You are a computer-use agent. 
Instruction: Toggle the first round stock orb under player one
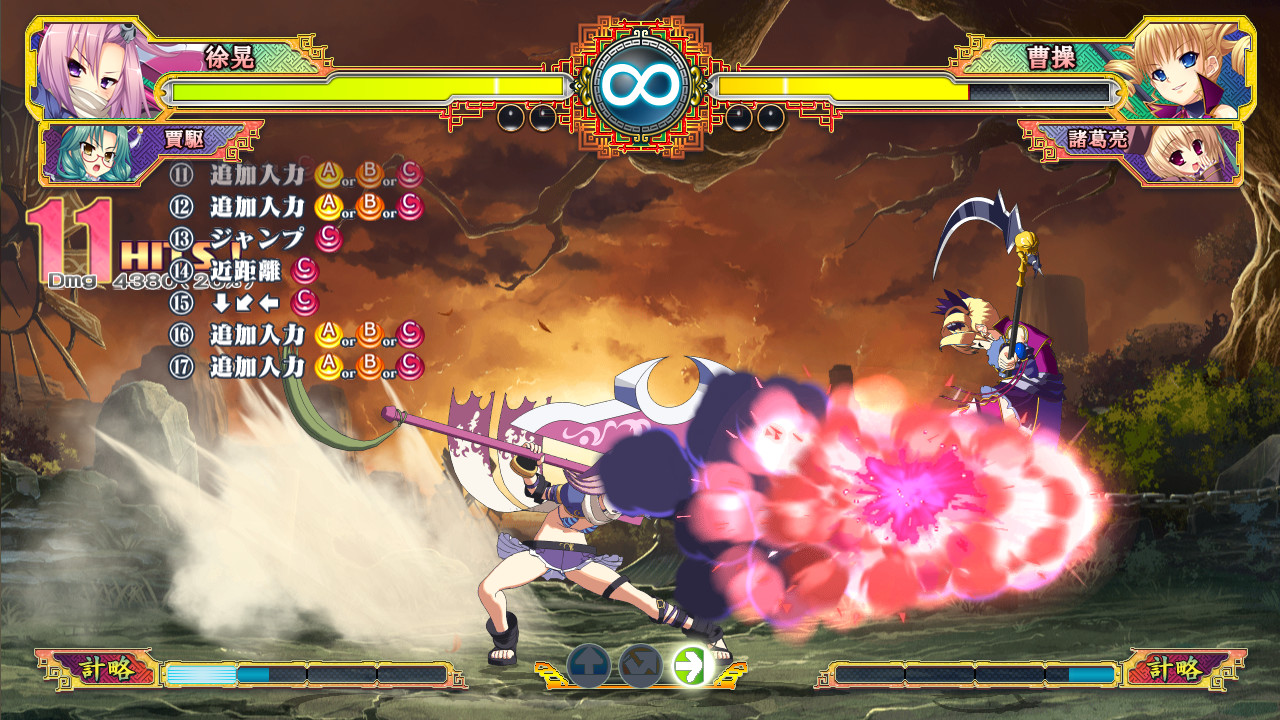tap(509, 117)
